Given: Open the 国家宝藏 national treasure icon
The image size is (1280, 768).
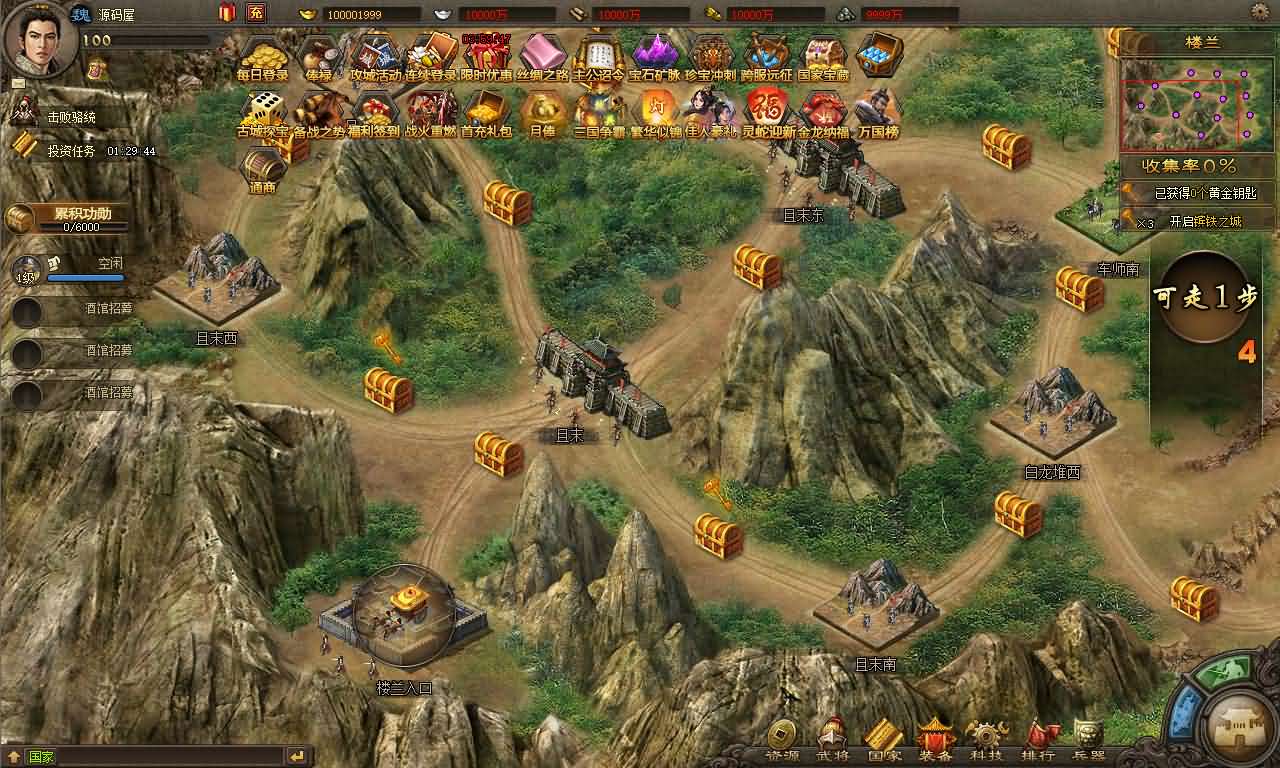Looking at the screenshot, I should coord(822,55).
